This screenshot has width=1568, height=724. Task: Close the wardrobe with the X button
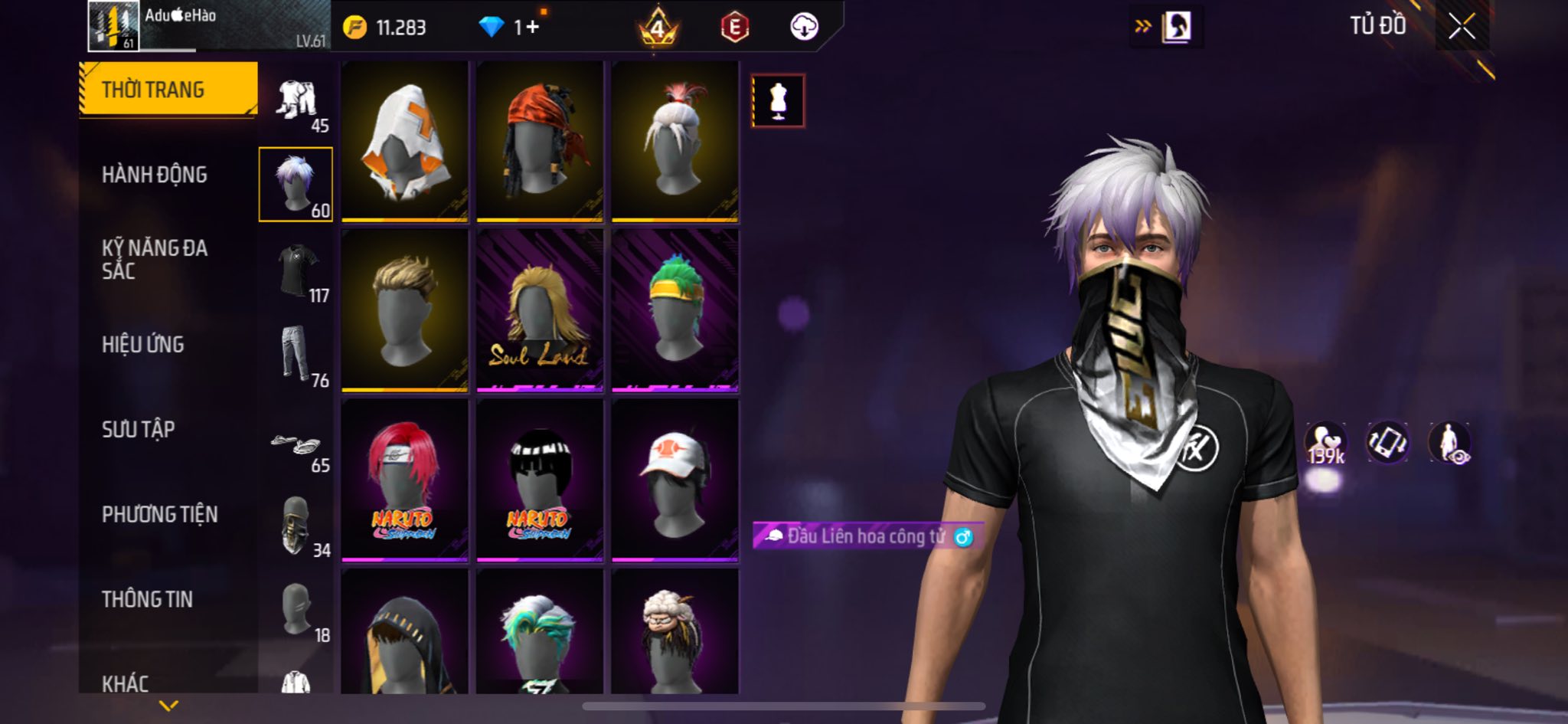(1461, 27)
